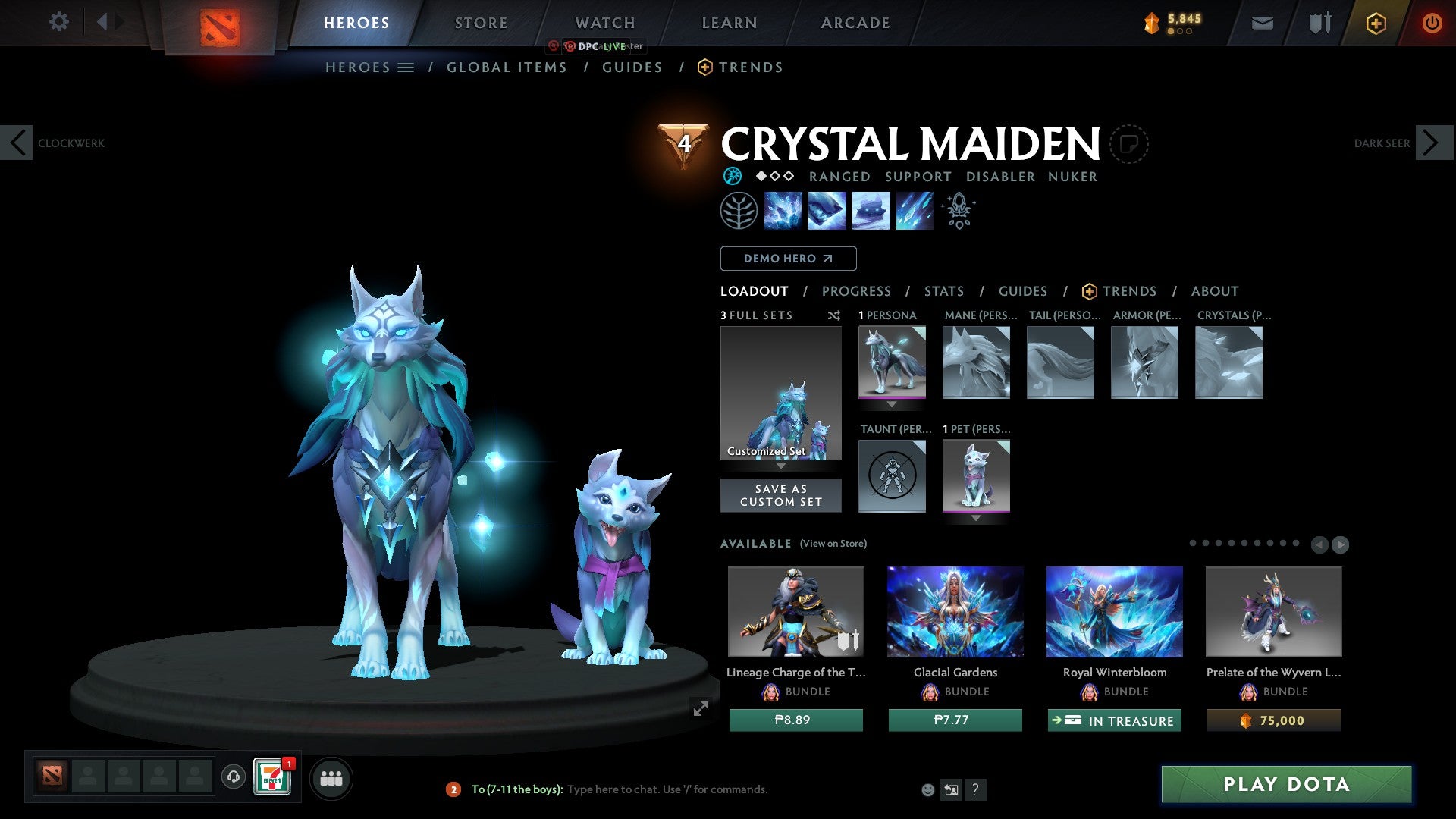
Task: Click the View on Store link
Action: point(834,544)
